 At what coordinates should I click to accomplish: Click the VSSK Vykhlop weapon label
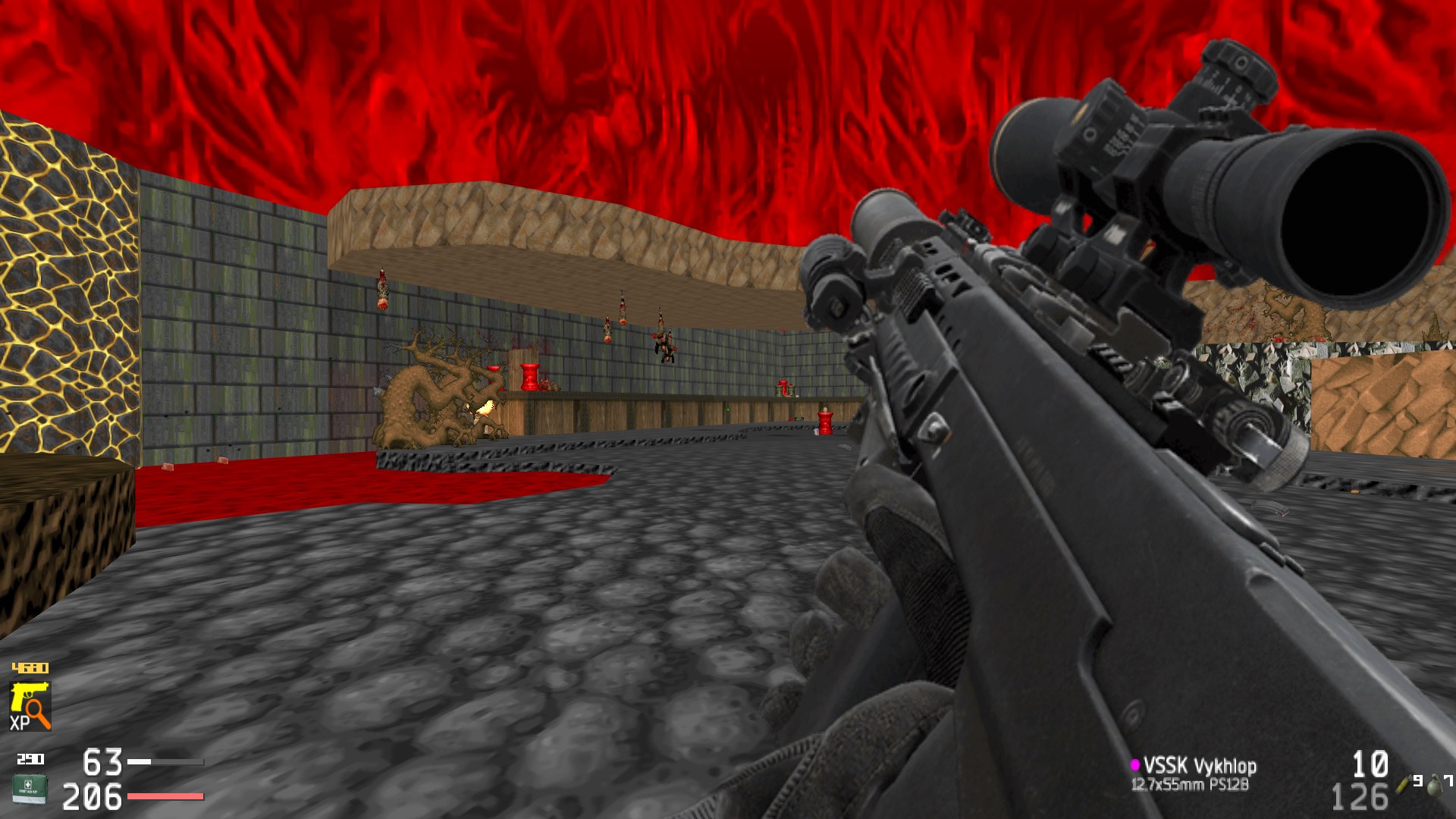[x=1199, y=766]
